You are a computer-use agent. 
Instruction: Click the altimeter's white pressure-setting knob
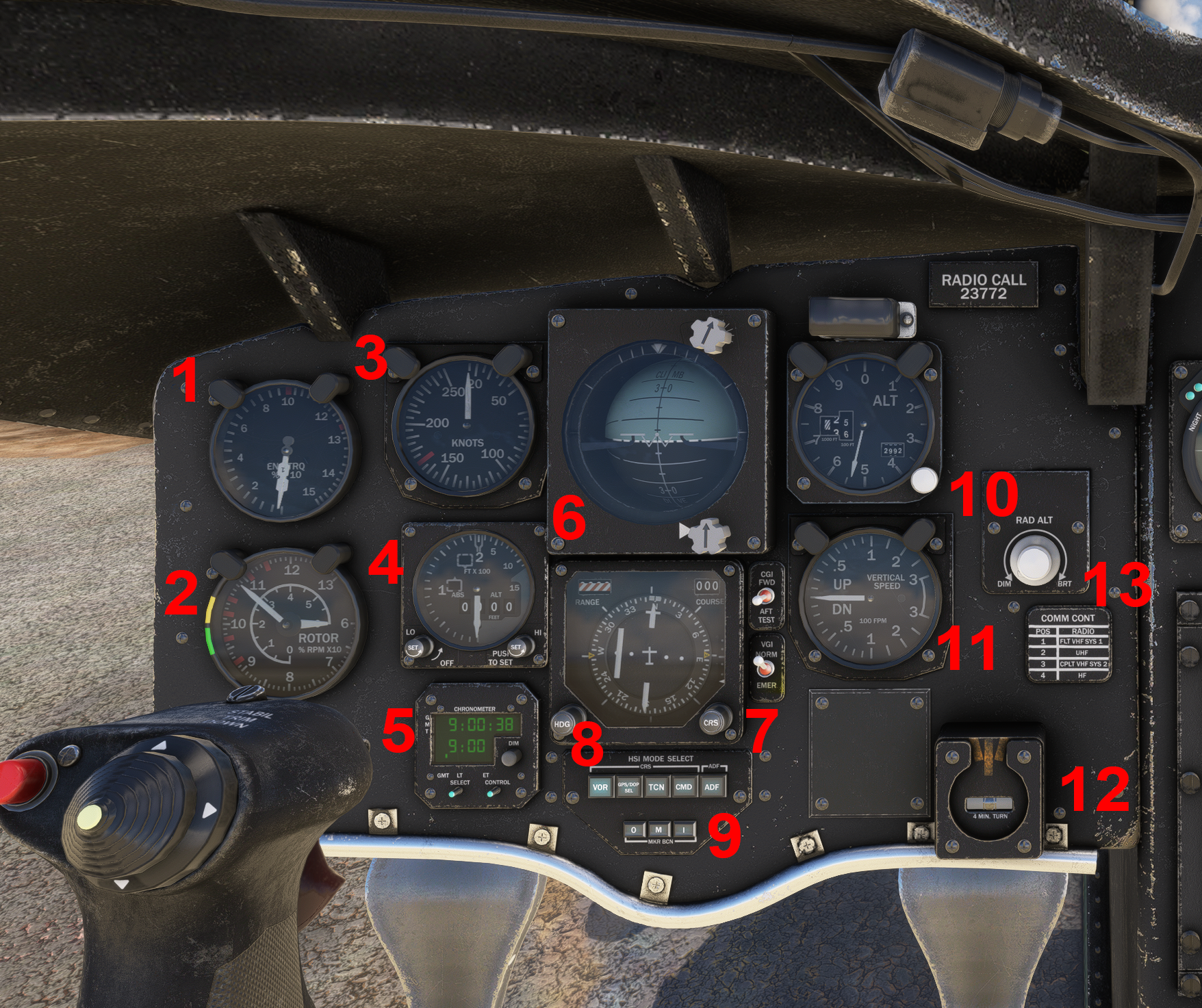tap(923, 480)
